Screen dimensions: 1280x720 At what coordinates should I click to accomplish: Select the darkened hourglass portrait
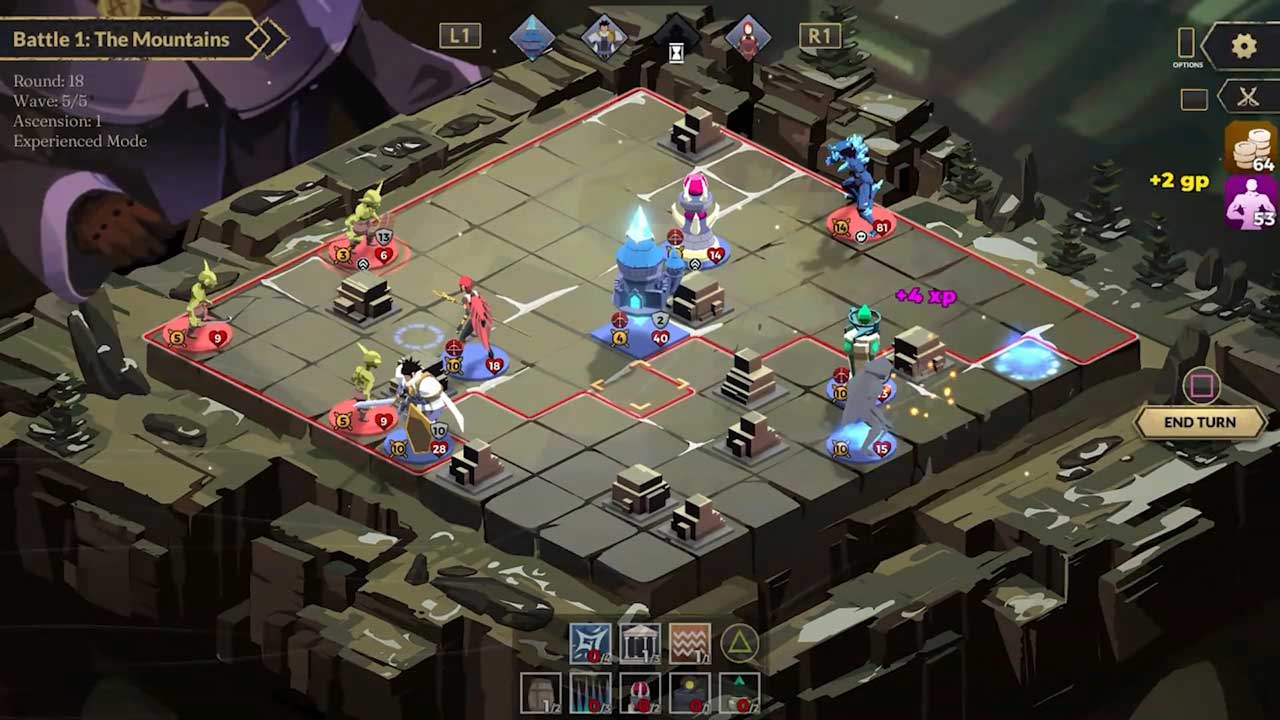[x=676, y=39]
